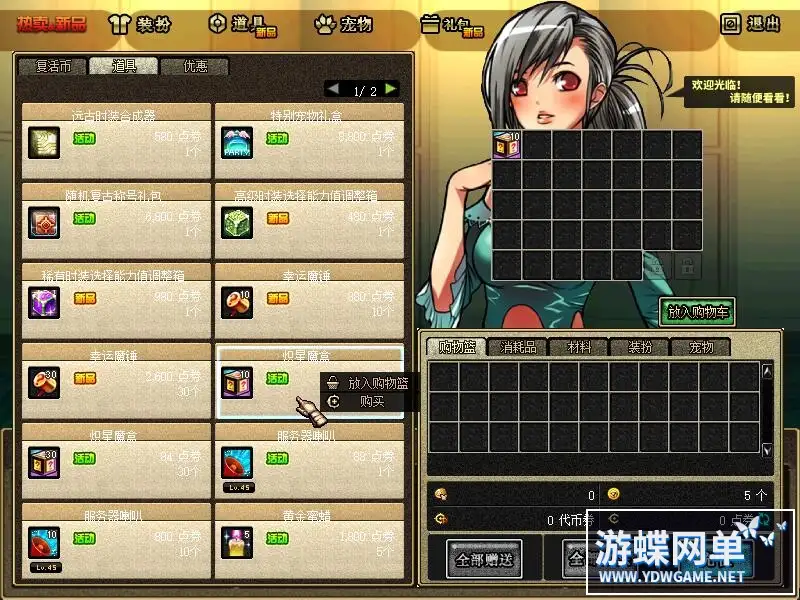Gift all items with 全部赠送 button
The width and height of the screenshot is (800, 600).
click(484, 559)
